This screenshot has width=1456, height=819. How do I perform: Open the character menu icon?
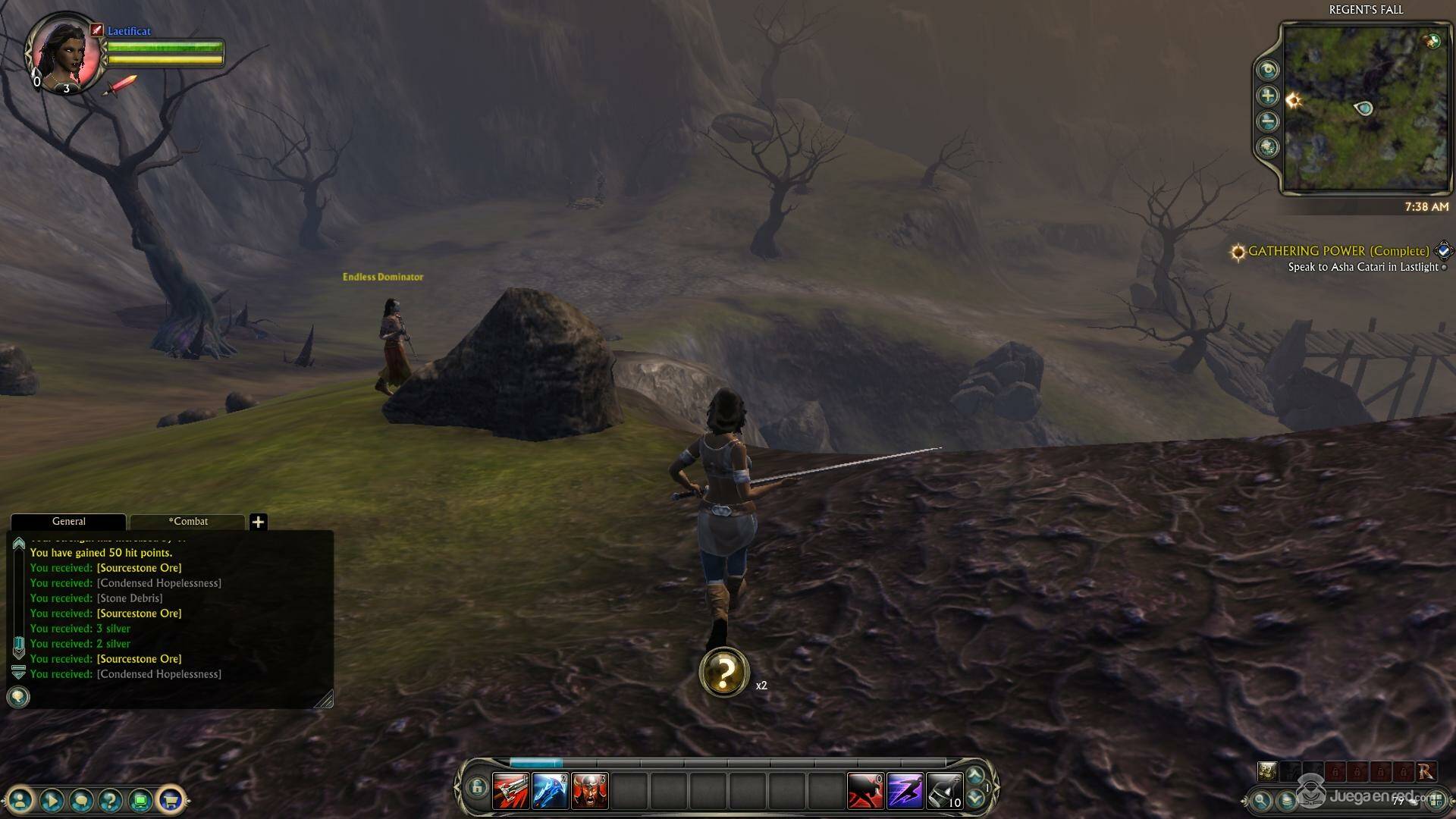click(x=21, y=799)
